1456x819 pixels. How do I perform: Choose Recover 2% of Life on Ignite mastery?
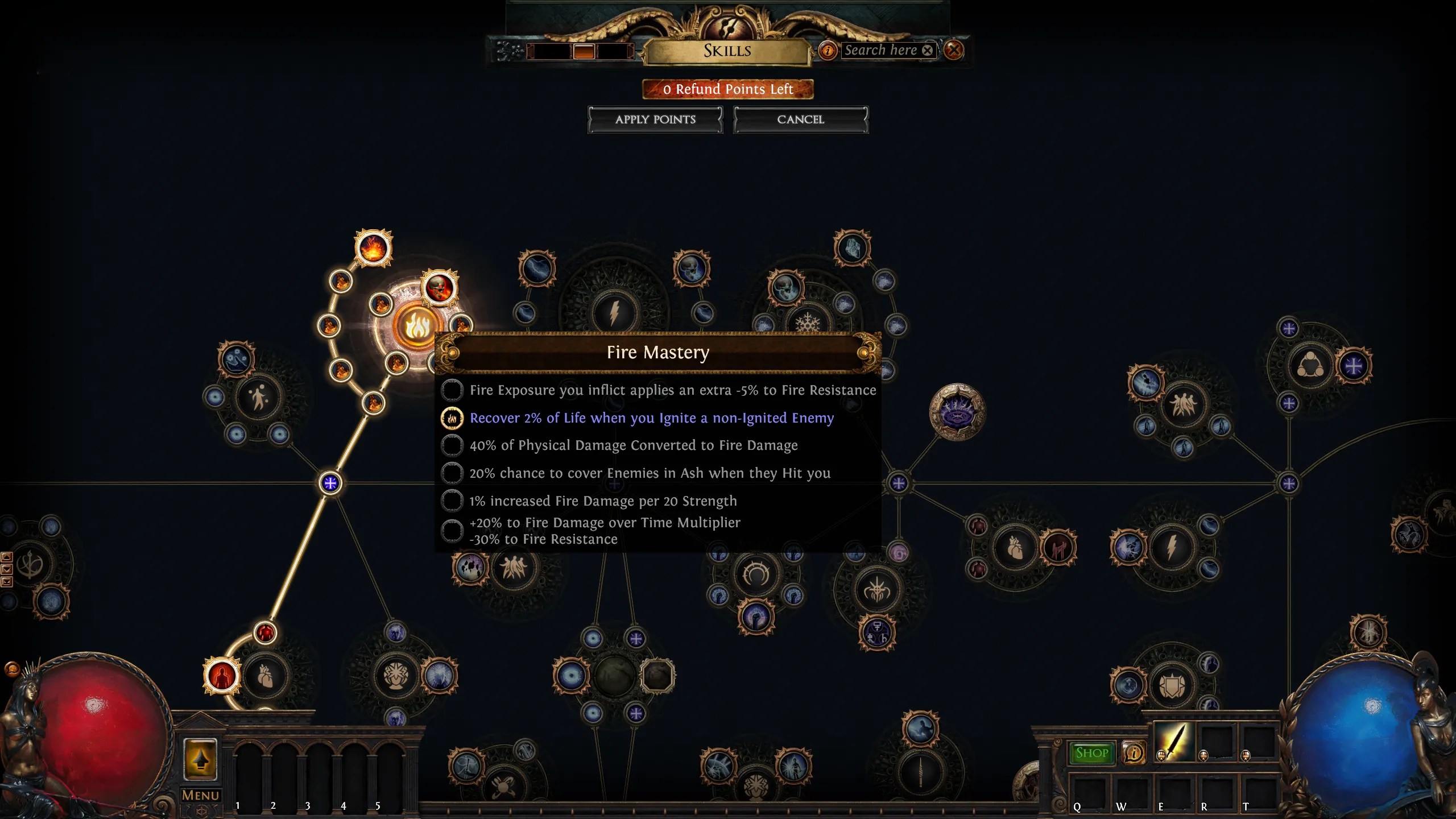coord(452,418)
